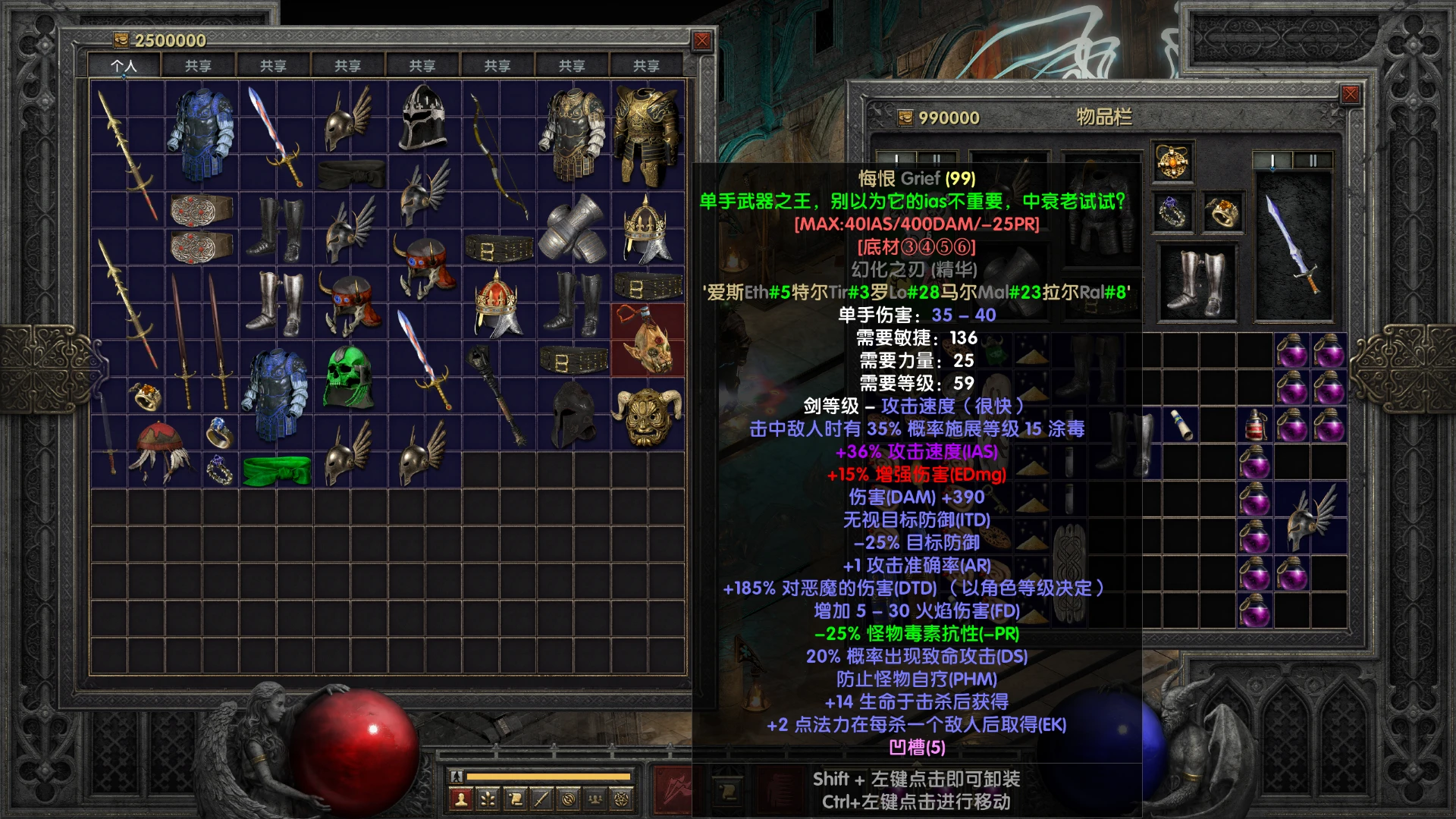Select the equipped amulet in the inventory
This screenshot has height=819, width=1456.
point(1172,162)
